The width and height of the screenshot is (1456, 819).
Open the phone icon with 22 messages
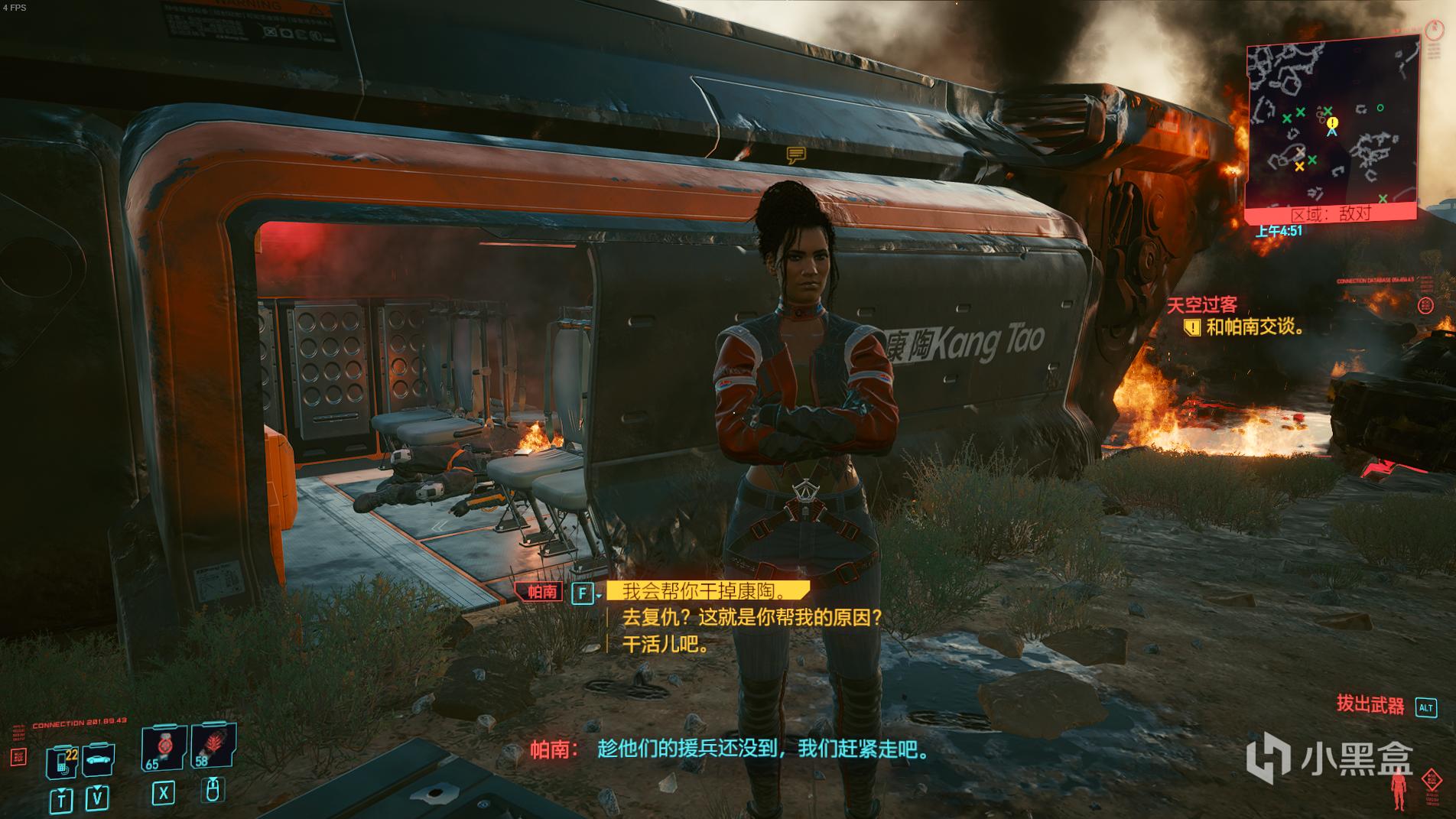click(62, 760)
